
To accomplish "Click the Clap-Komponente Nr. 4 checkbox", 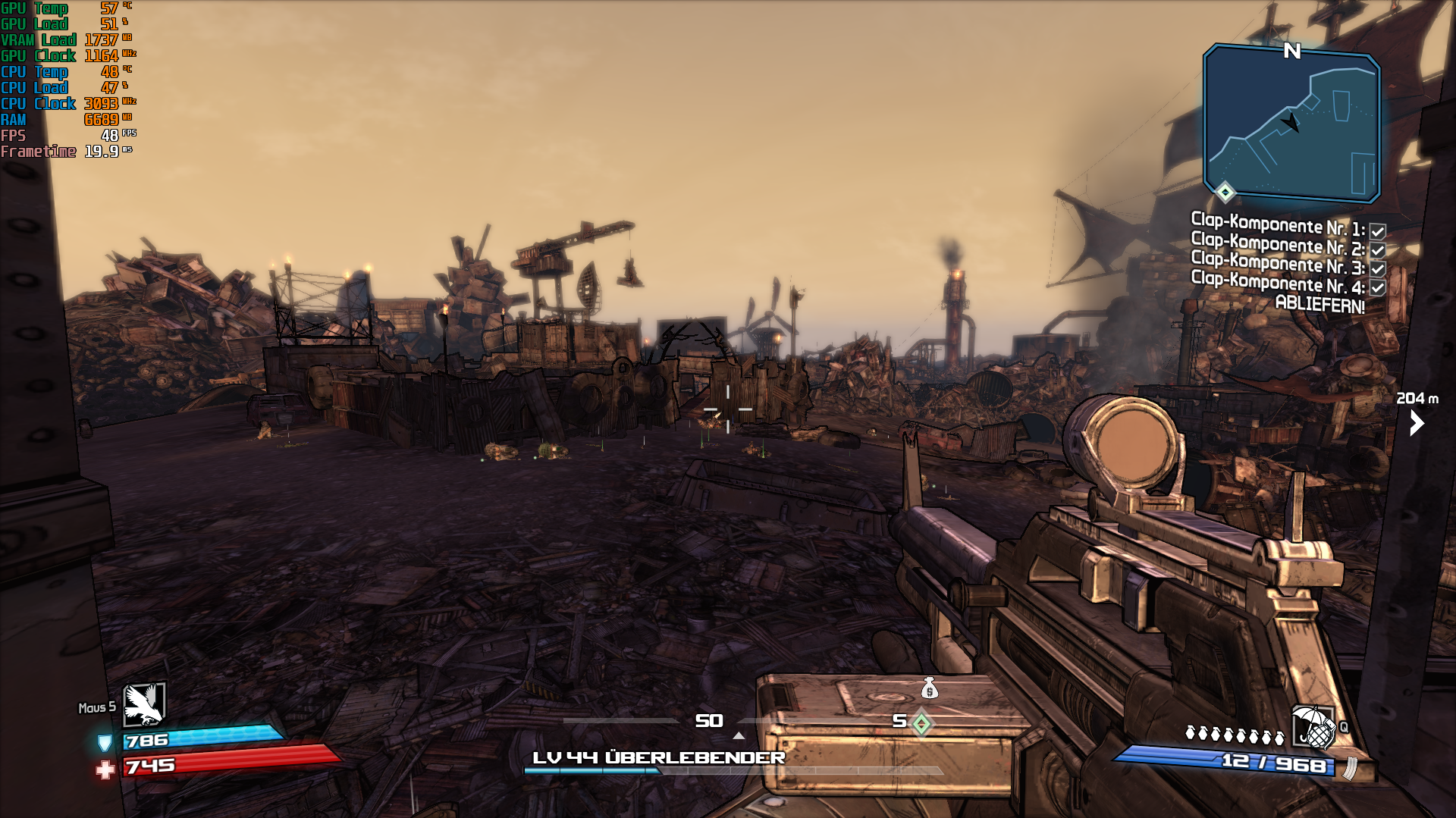I will [x=1378, y=288].
